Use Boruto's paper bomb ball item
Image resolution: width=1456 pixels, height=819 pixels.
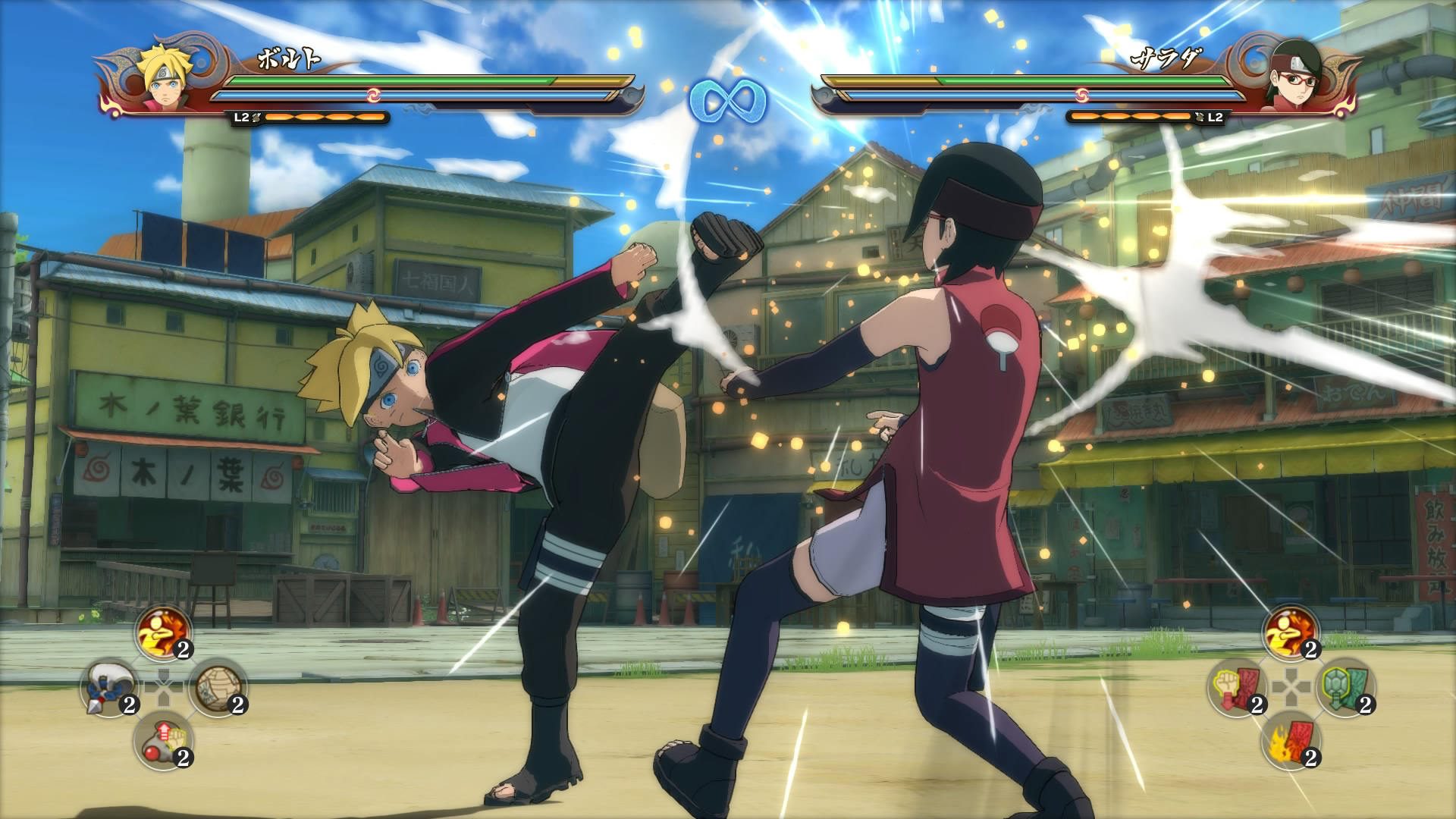click(218, 687)
